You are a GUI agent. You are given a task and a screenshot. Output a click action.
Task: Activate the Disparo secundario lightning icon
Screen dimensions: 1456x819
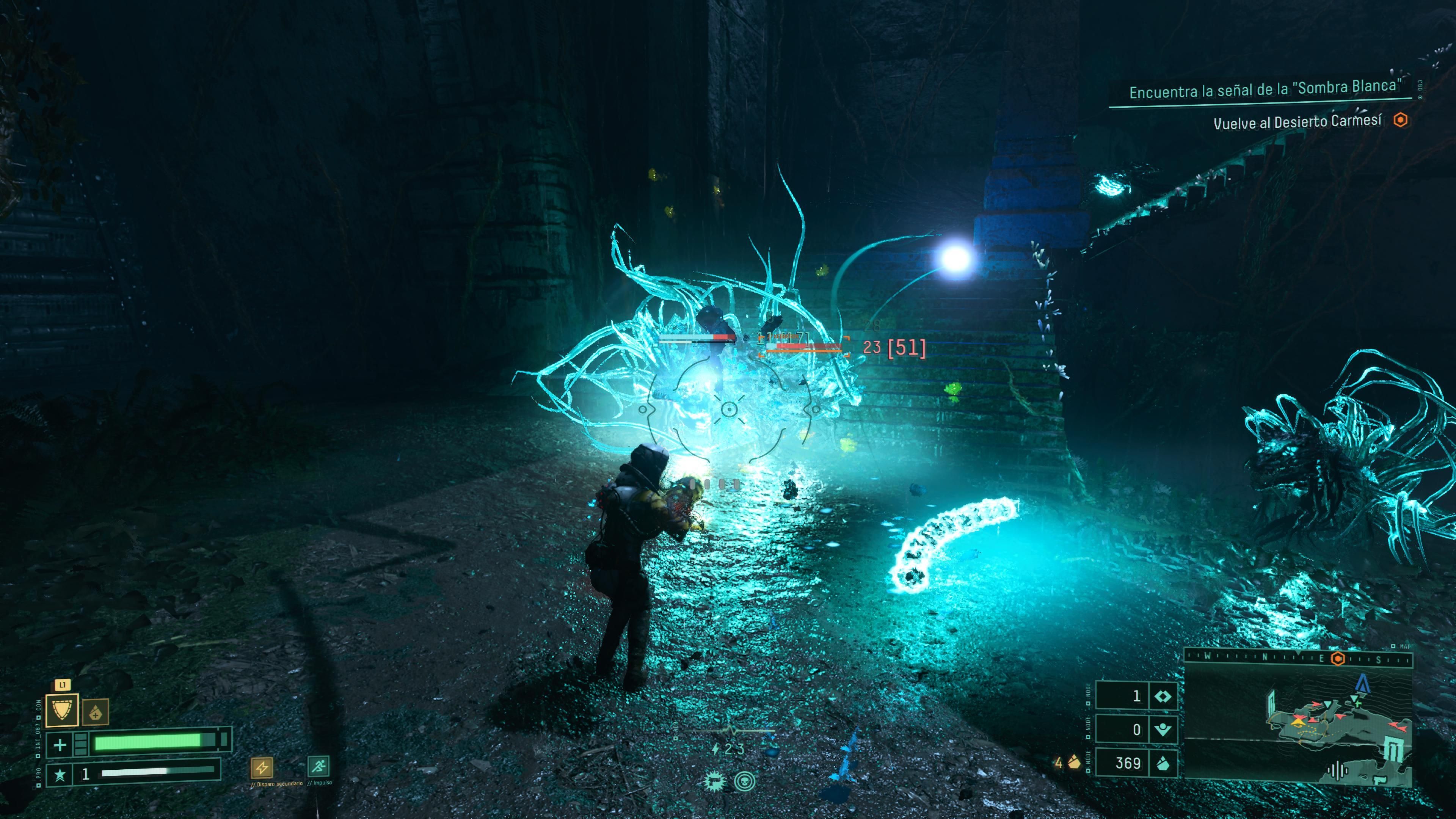click(262, 767)
